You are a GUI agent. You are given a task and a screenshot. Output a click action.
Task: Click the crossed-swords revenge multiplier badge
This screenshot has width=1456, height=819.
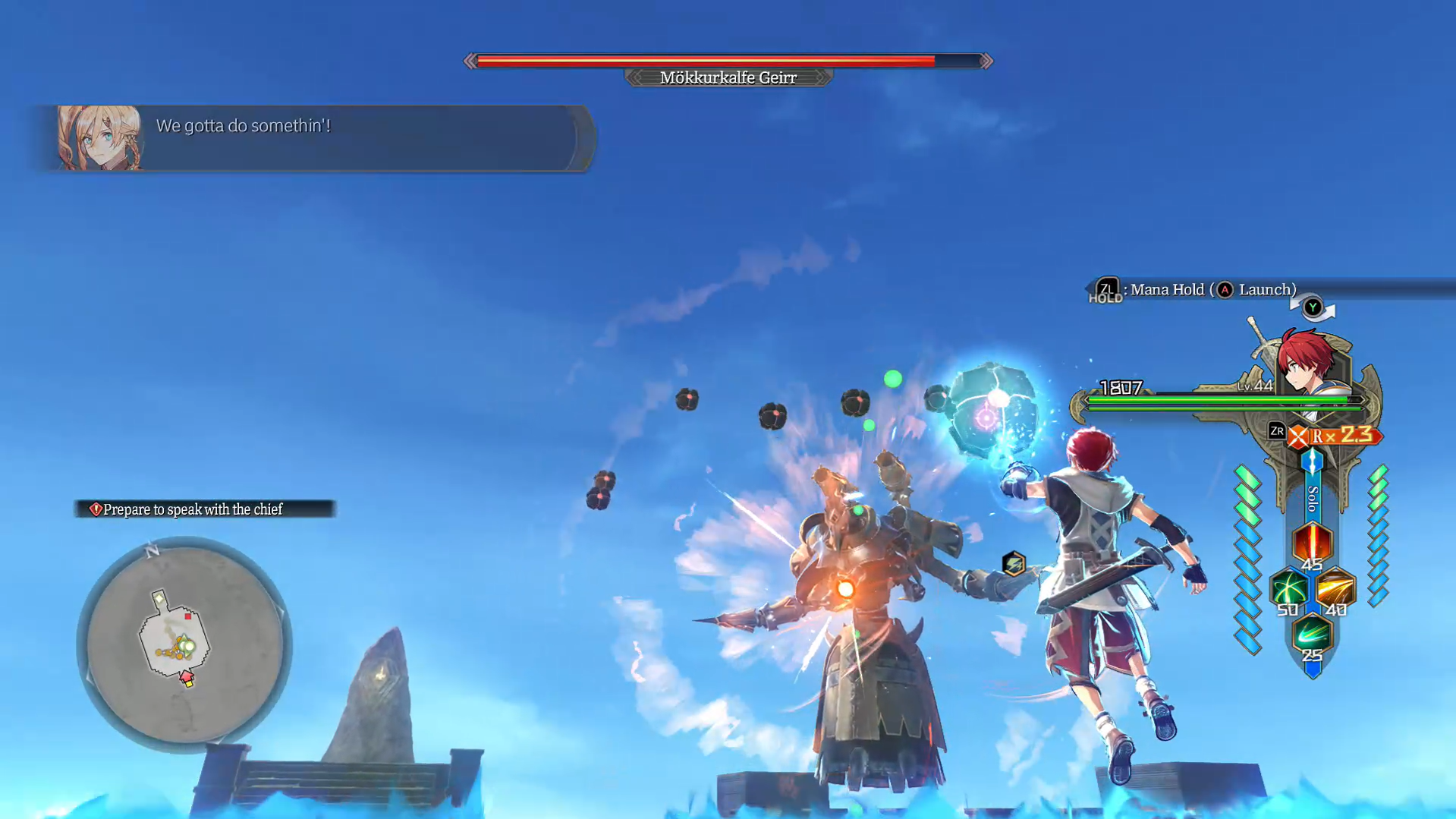[x=1298, y=436]
